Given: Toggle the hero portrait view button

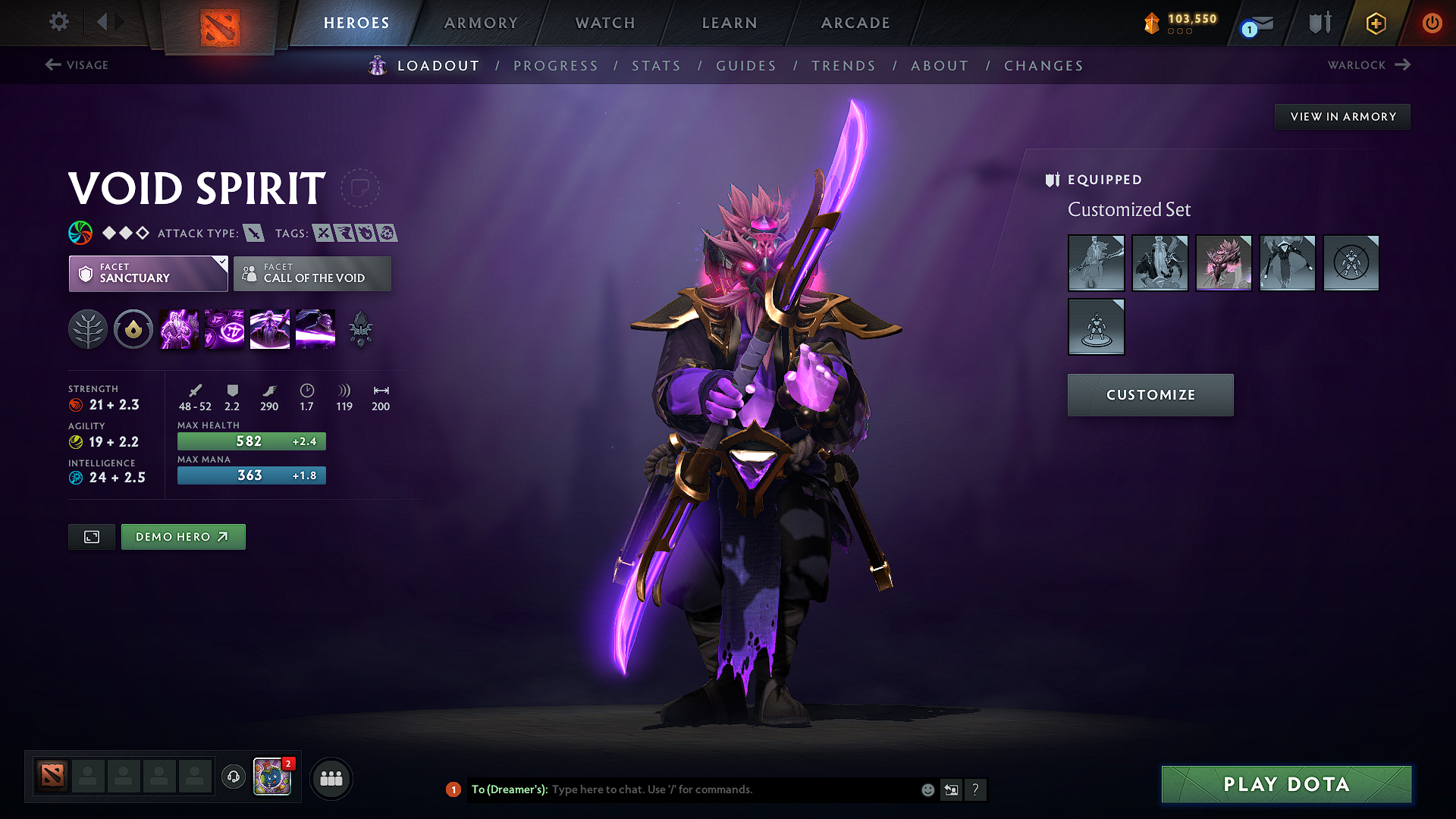Looking at the screenshot, I should [x=91, y=536].
